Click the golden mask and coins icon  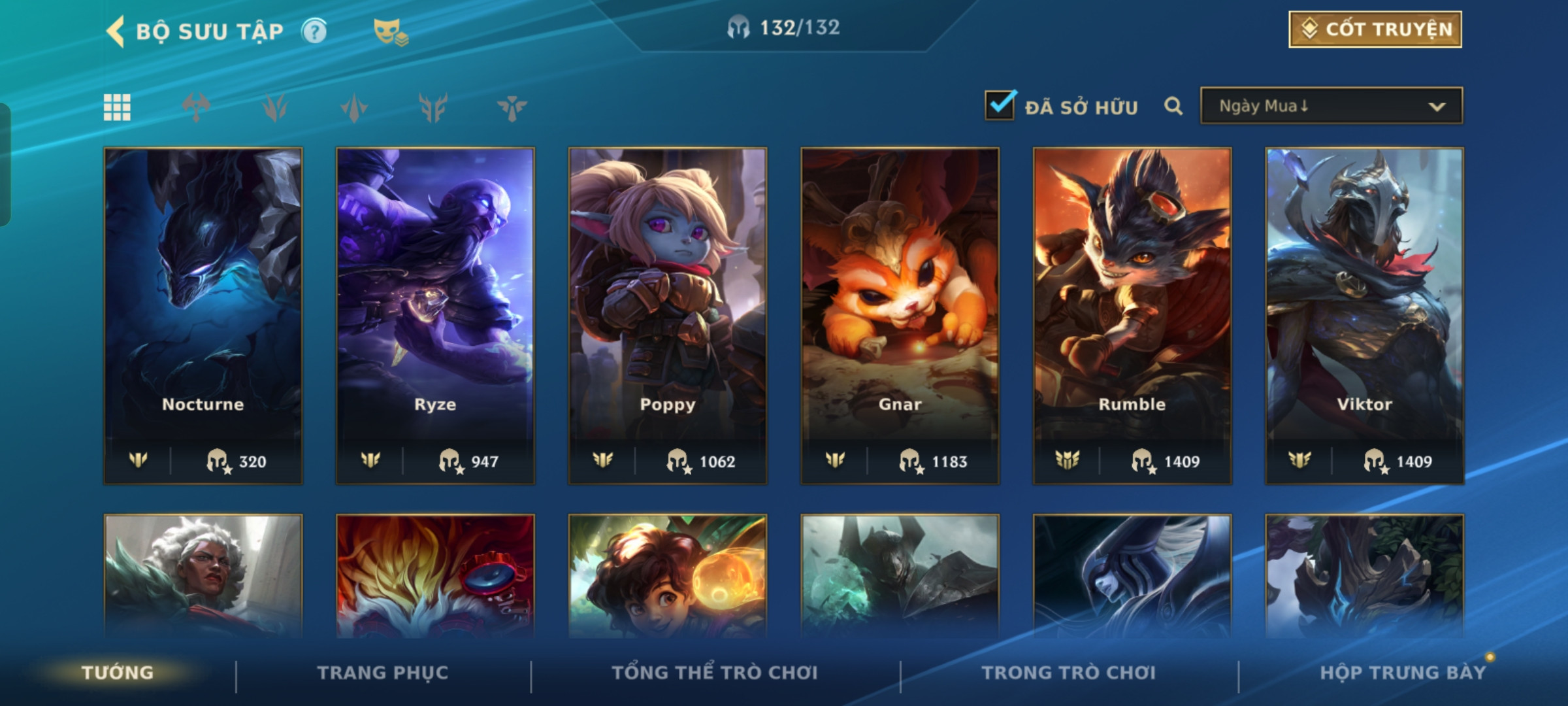tap(390, 31)
